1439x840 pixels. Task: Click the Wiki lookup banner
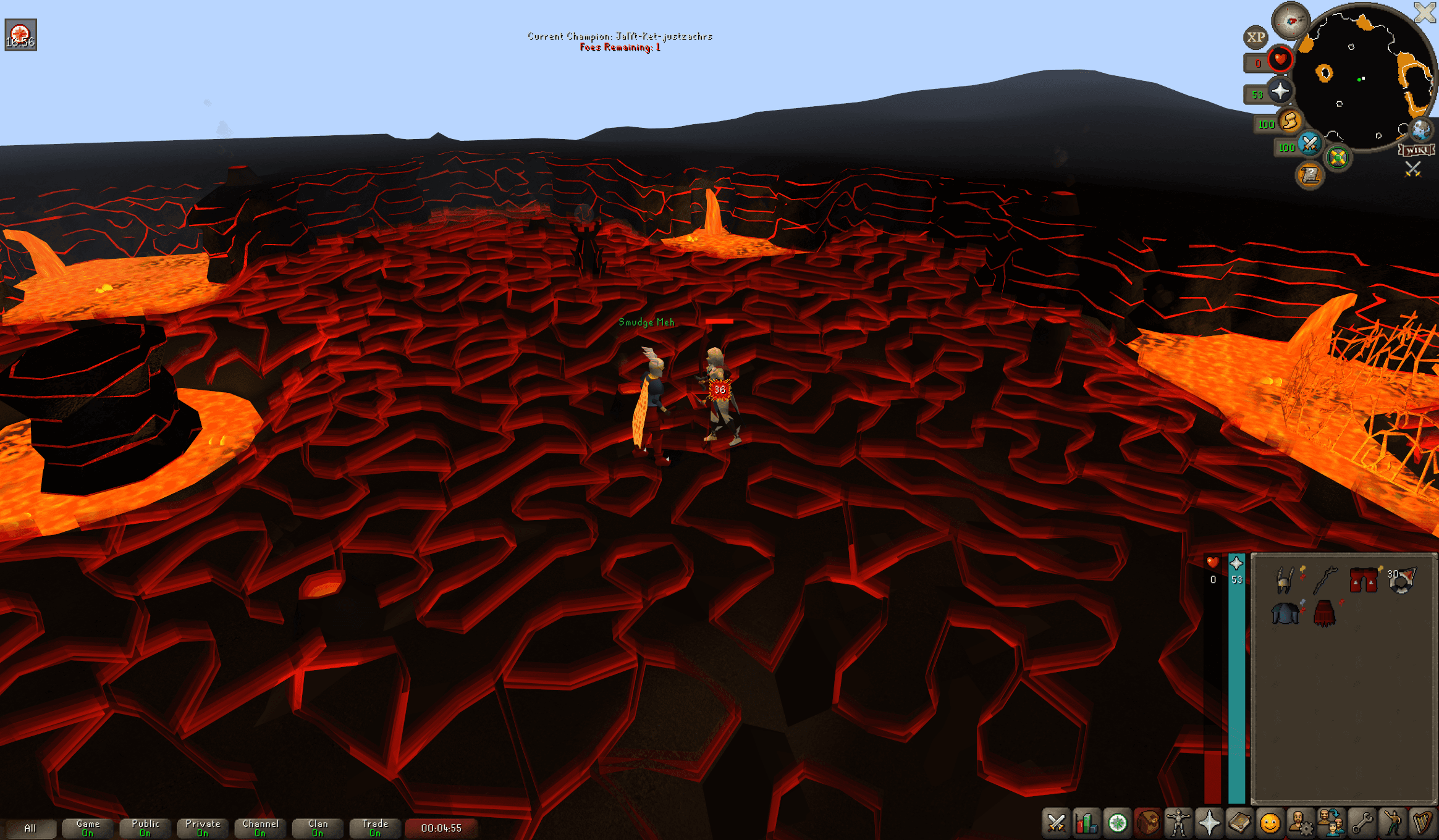click(x=1416, y=150)
